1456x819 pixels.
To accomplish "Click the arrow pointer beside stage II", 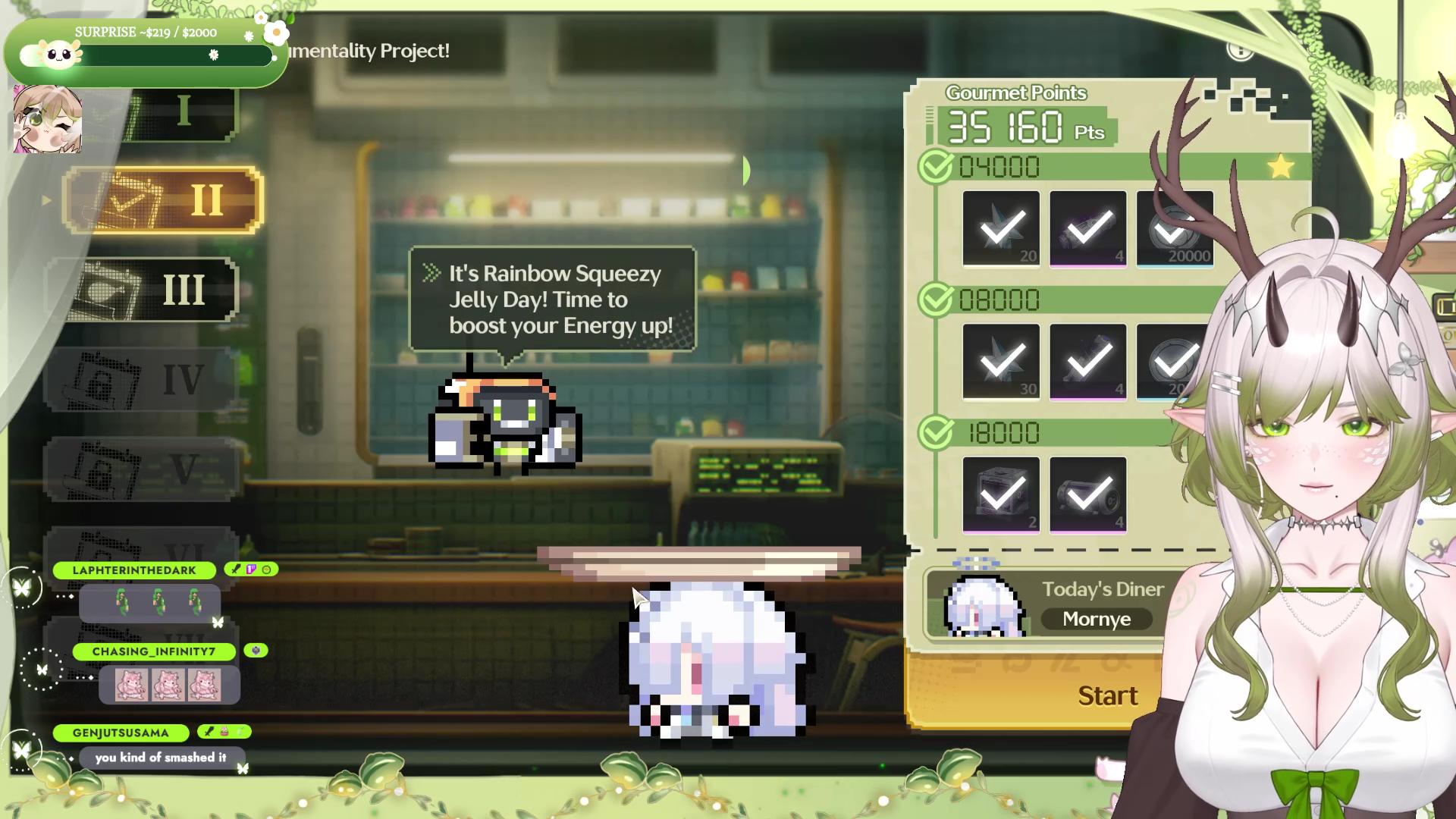I will [x=48, y=200].
